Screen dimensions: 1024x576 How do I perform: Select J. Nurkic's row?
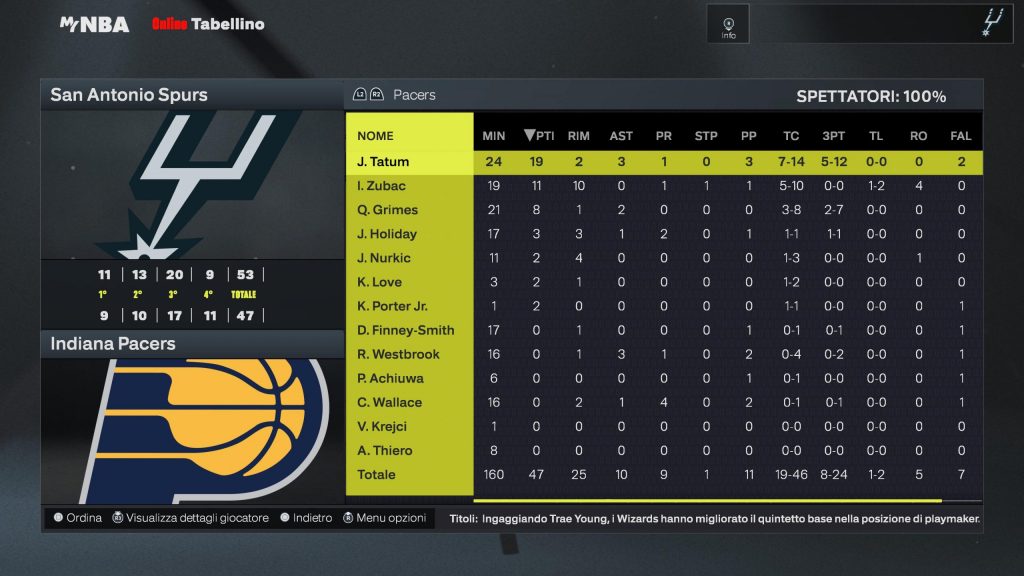(384, 258)
